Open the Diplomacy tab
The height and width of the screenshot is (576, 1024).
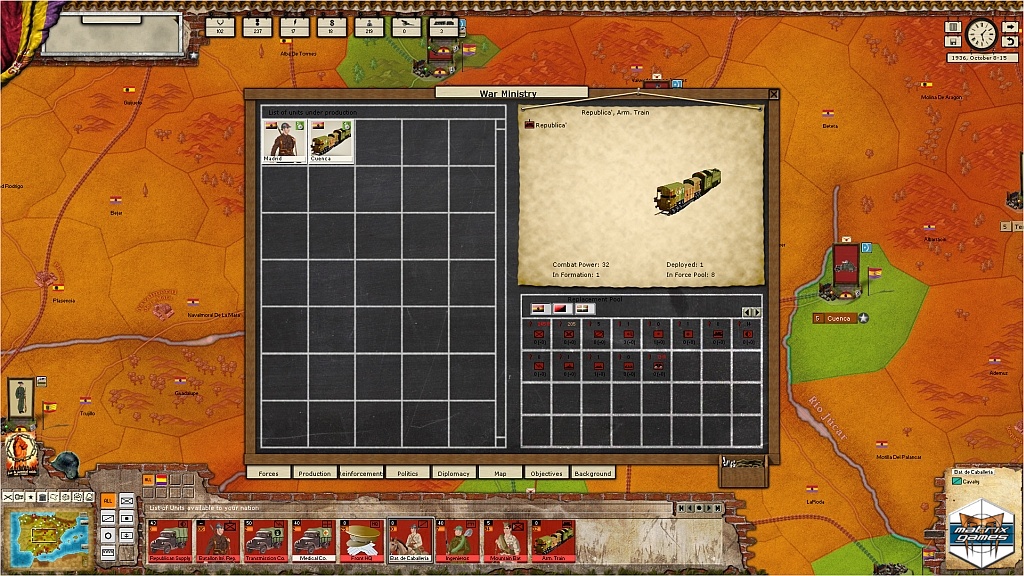(453, 473)
